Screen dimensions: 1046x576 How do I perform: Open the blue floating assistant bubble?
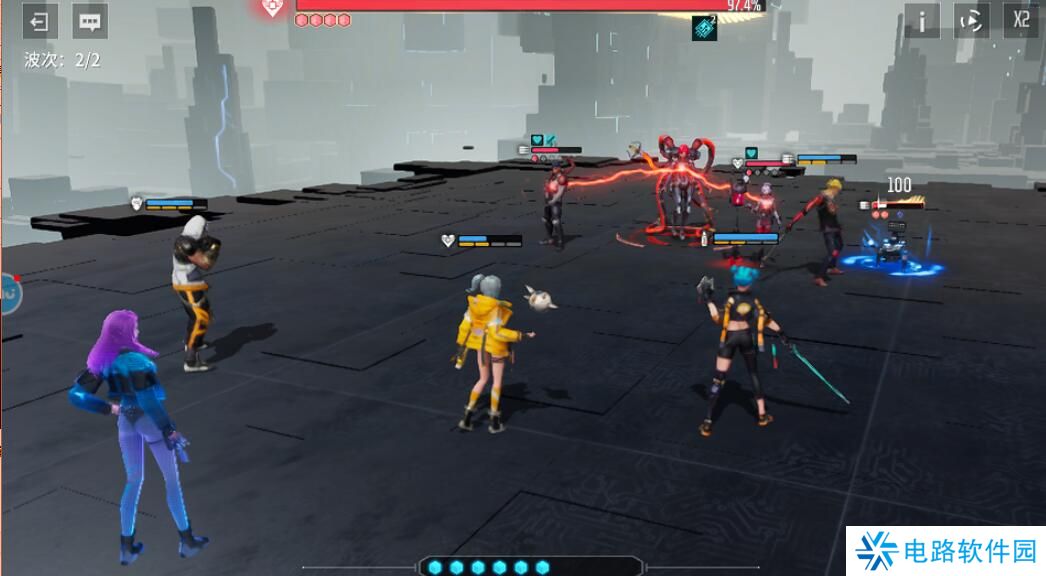click(9, 294)
